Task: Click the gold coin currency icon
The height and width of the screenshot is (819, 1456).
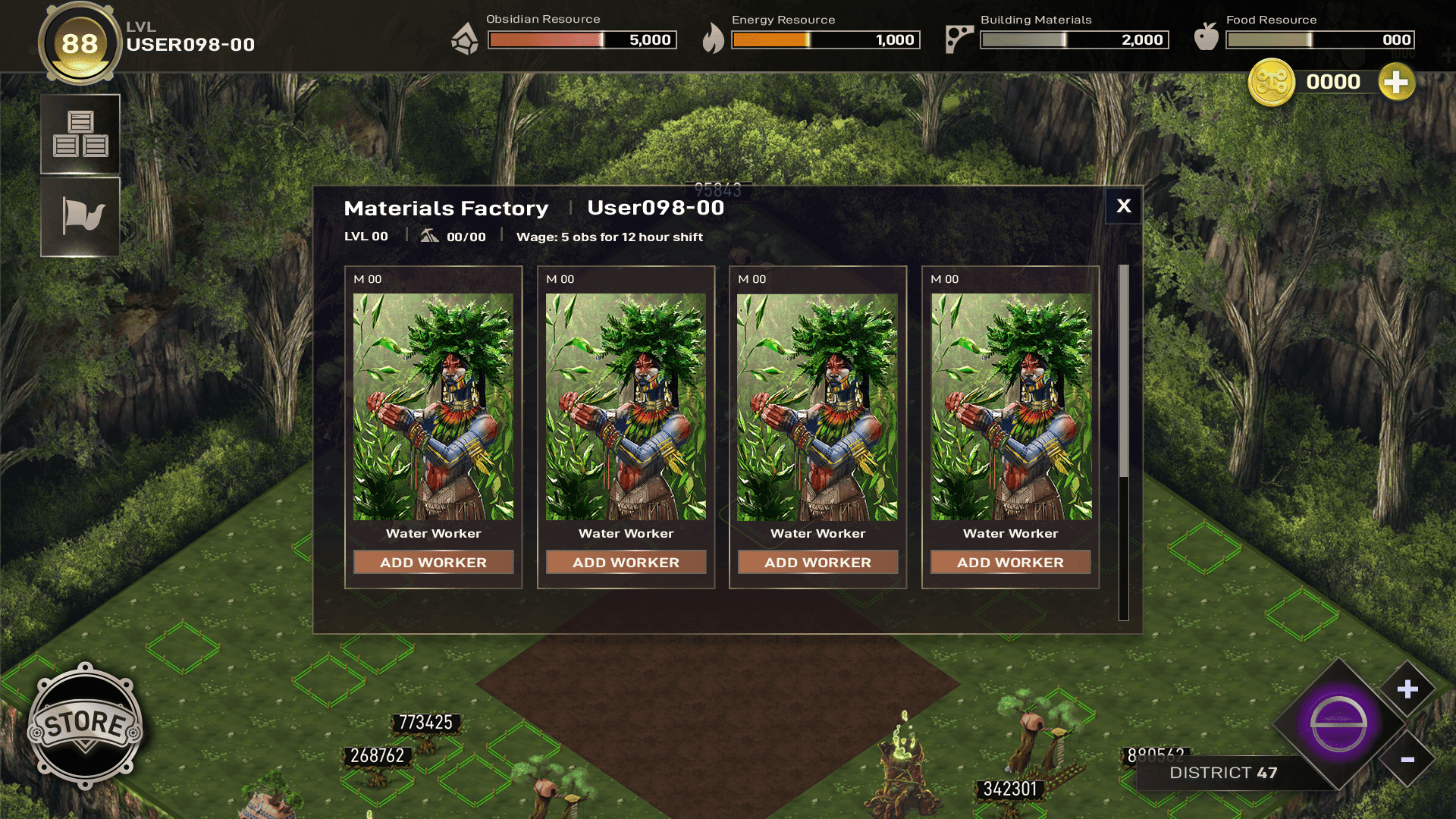Action: pos(1272,83)
